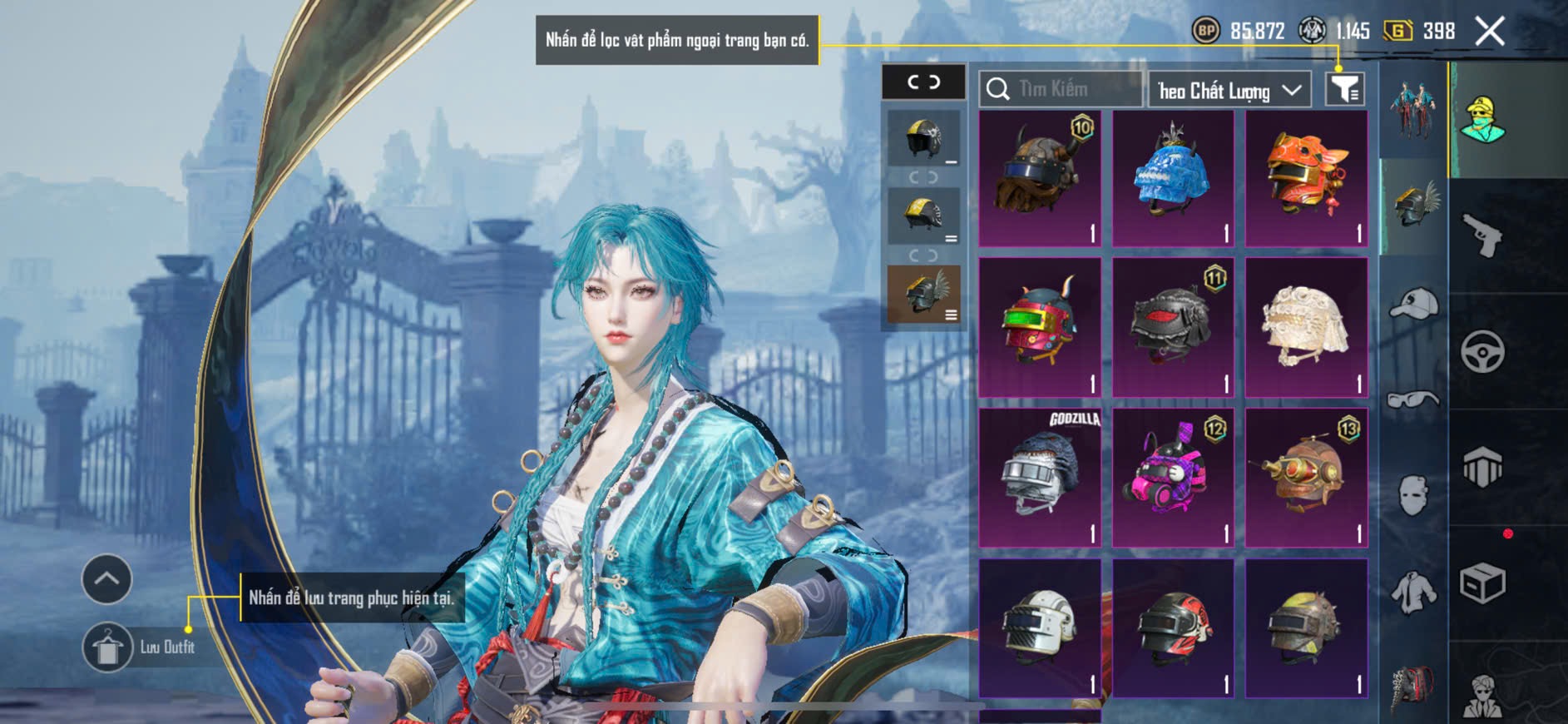
Task: Select the green visor horned helmet
Action: click(1040, 327)
